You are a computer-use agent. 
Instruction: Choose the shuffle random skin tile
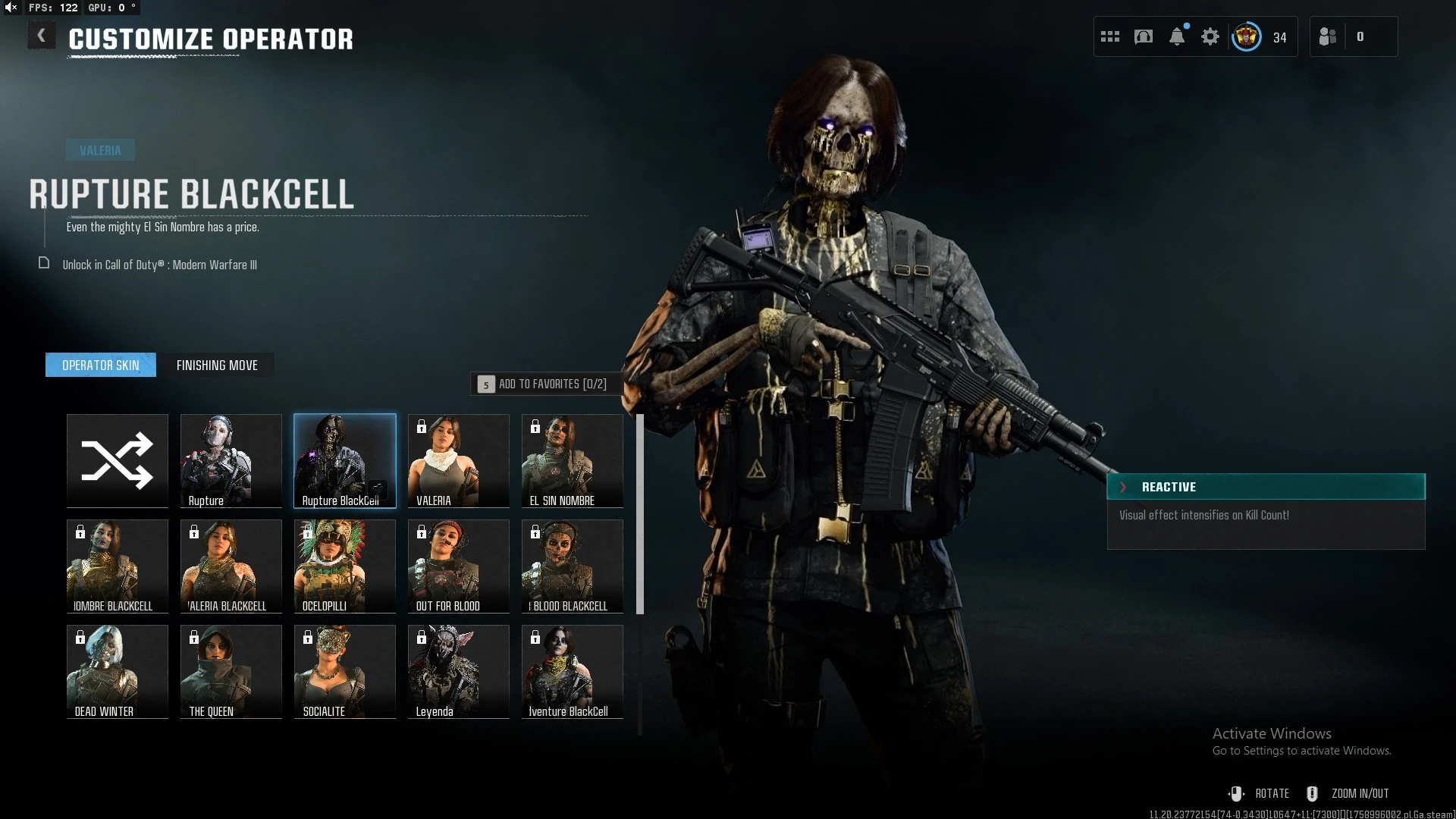tap(118, 460)
